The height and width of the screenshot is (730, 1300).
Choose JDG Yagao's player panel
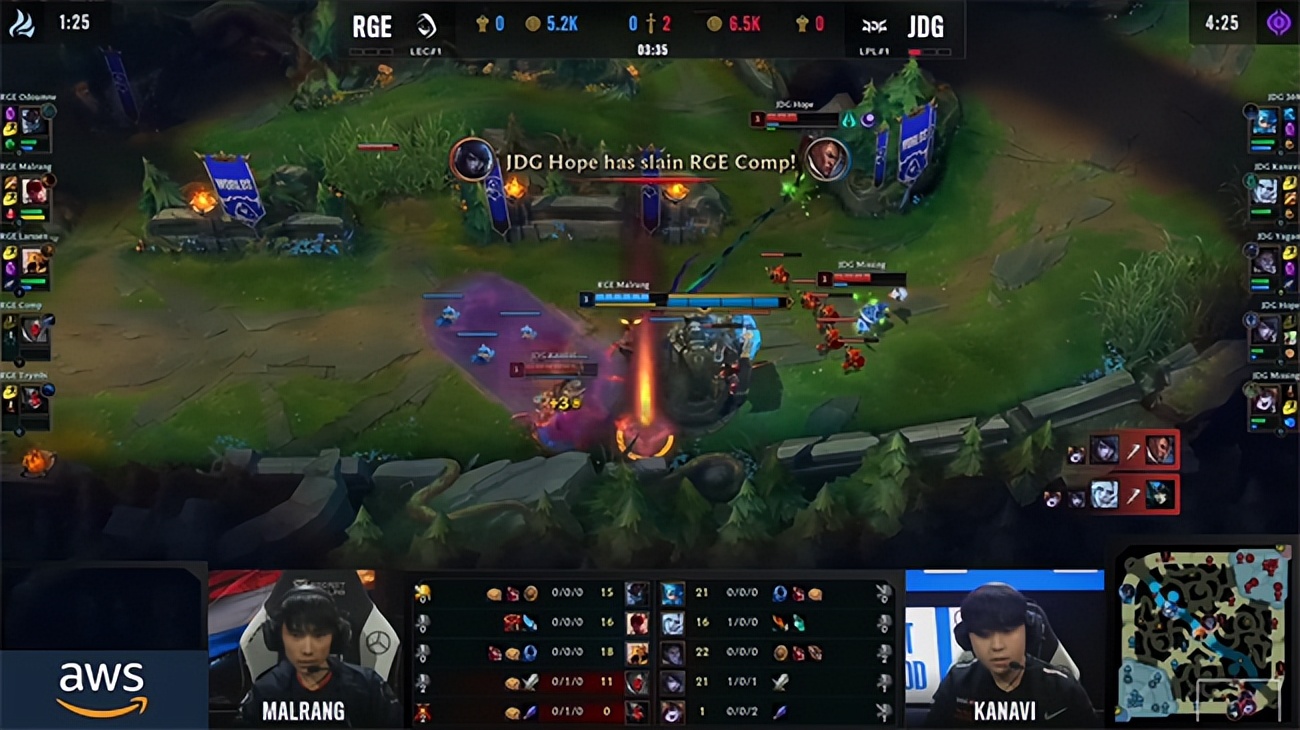click(1270, 263)
